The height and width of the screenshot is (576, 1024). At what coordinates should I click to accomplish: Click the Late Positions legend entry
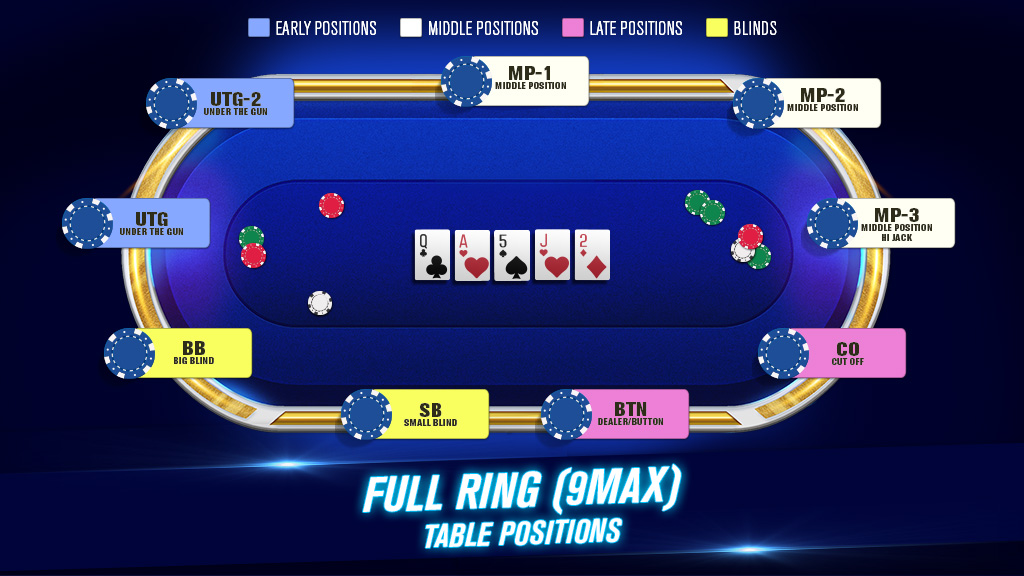pos(623,28)
